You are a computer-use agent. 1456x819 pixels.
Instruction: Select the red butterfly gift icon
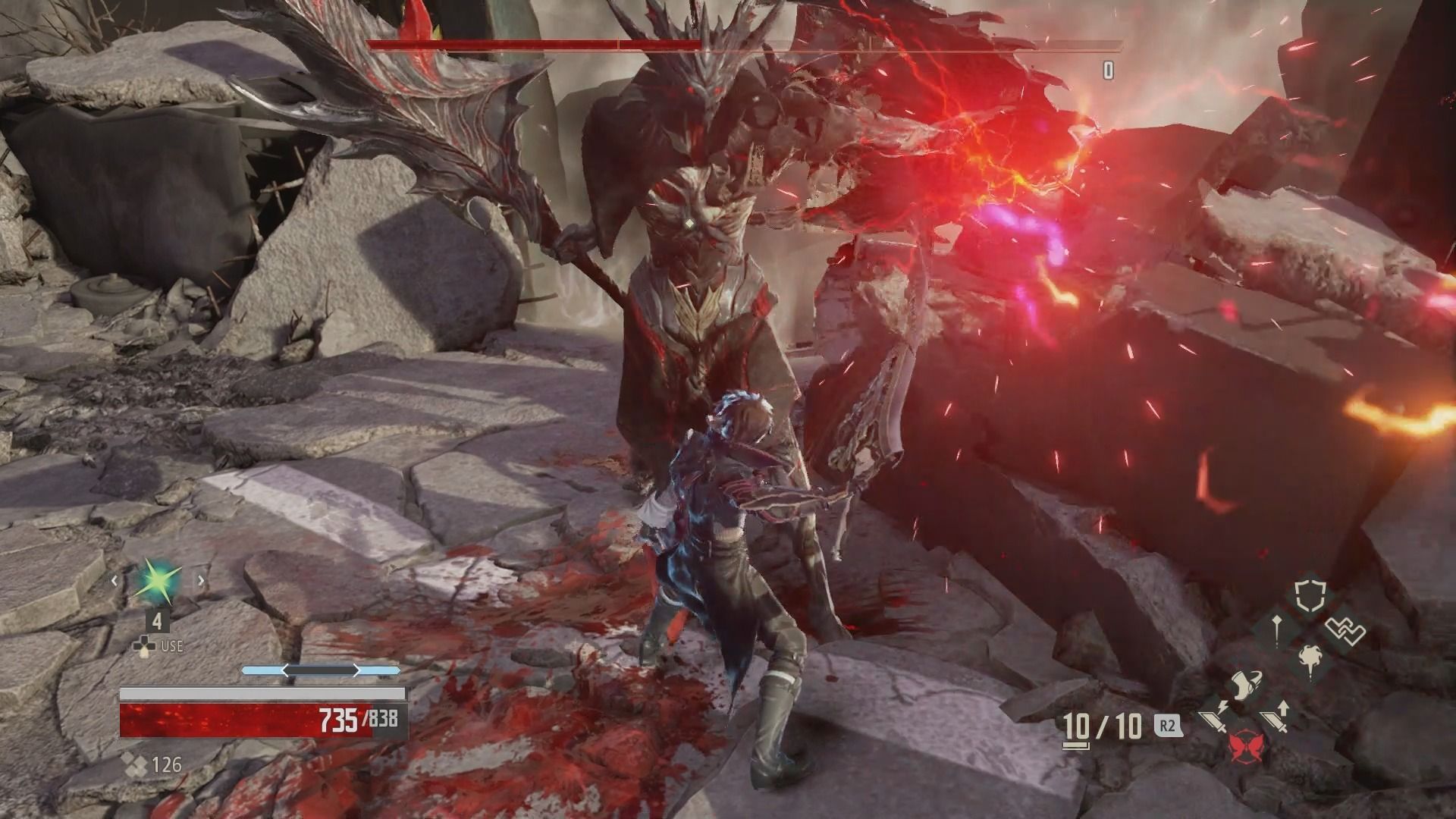[1246, 748]
